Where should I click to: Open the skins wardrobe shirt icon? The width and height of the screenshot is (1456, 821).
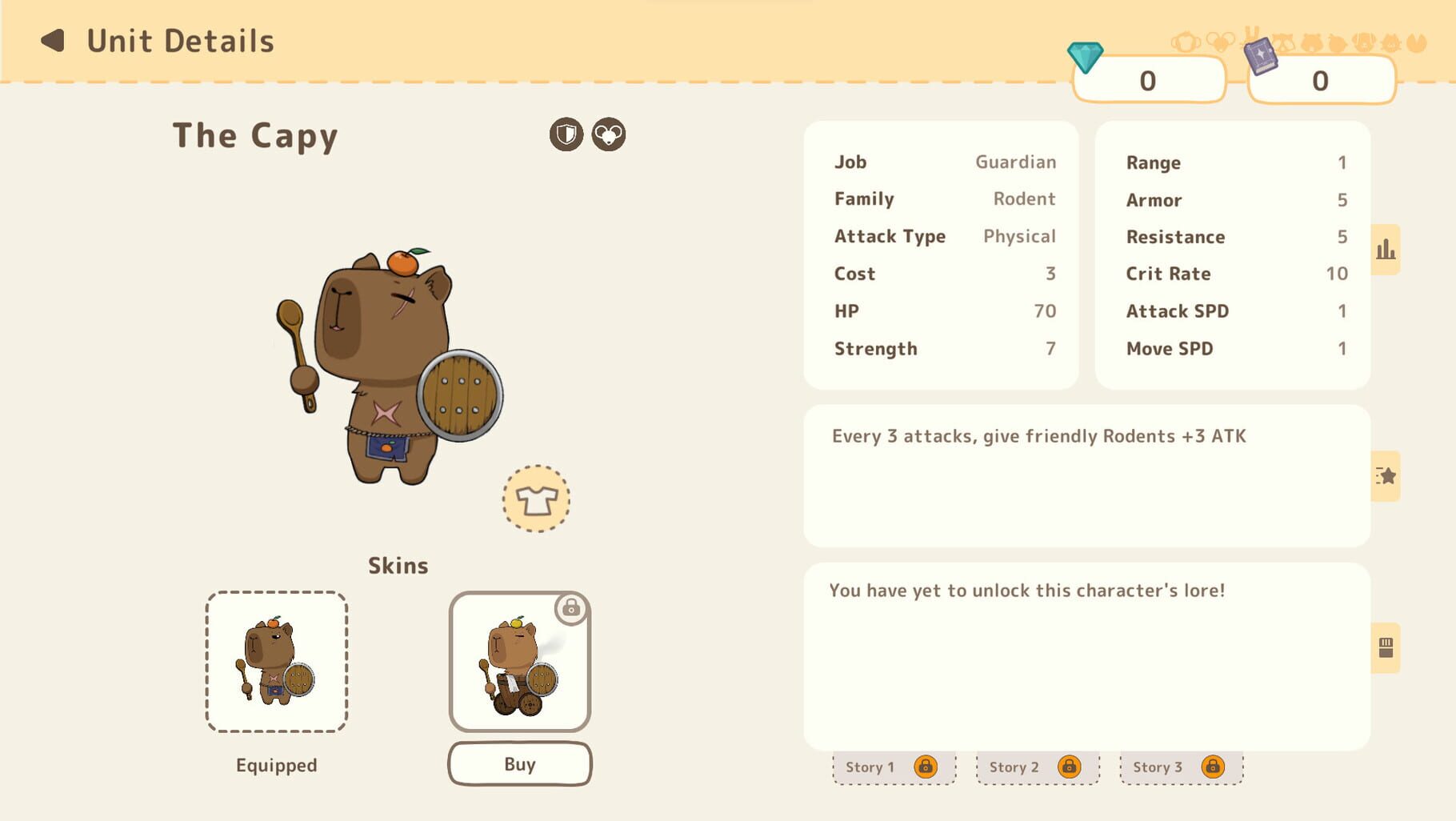click(535, 499)
